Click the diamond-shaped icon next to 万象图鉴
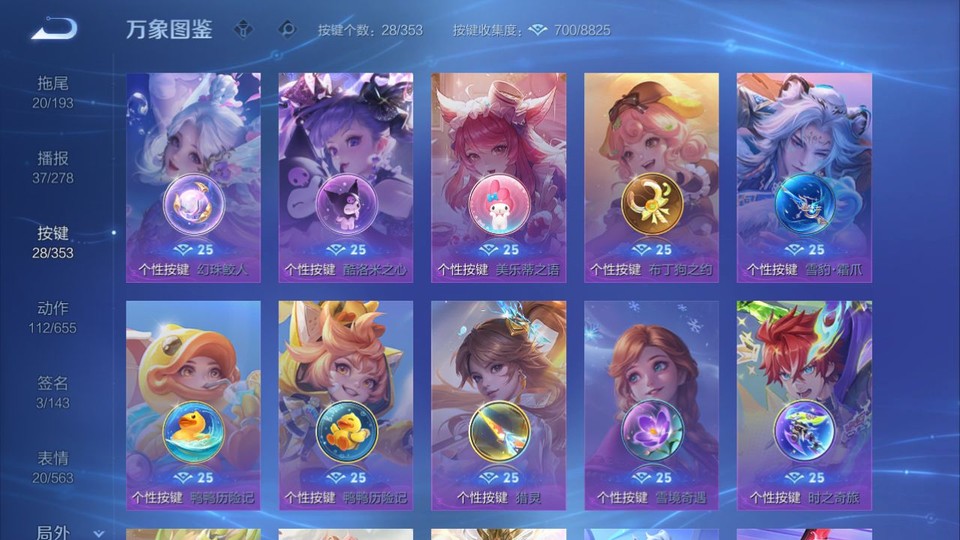The height and width of the screenshot is (540, 960). tap(243, 29)
